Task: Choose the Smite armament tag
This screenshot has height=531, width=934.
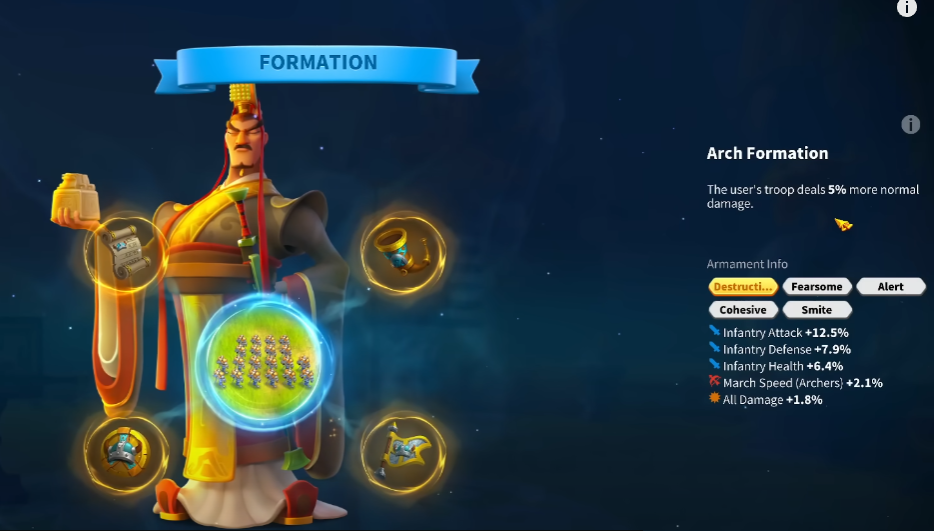Action: [817, 310]
